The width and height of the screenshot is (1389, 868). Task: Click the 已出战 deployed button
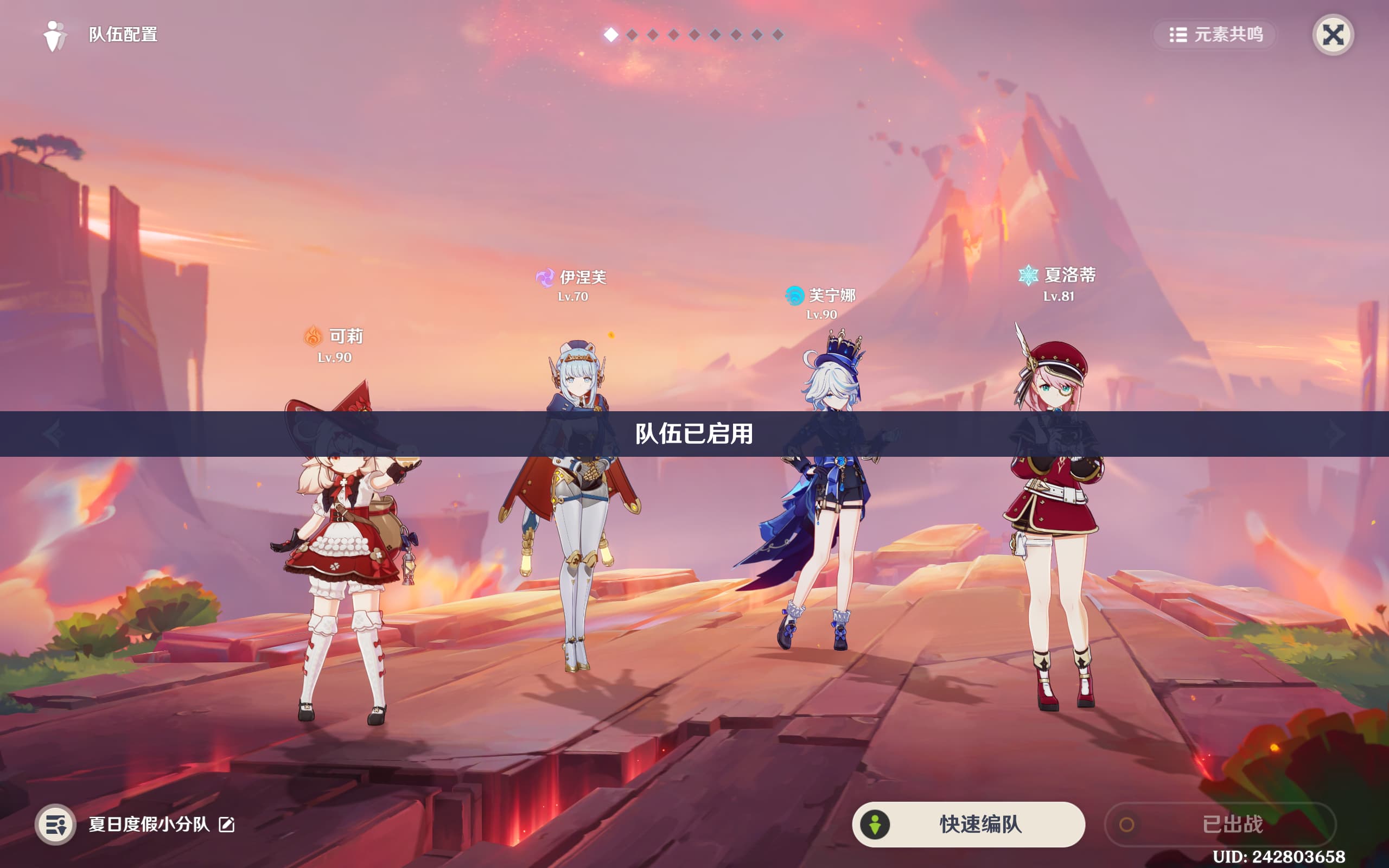(x=1220, y=824)
